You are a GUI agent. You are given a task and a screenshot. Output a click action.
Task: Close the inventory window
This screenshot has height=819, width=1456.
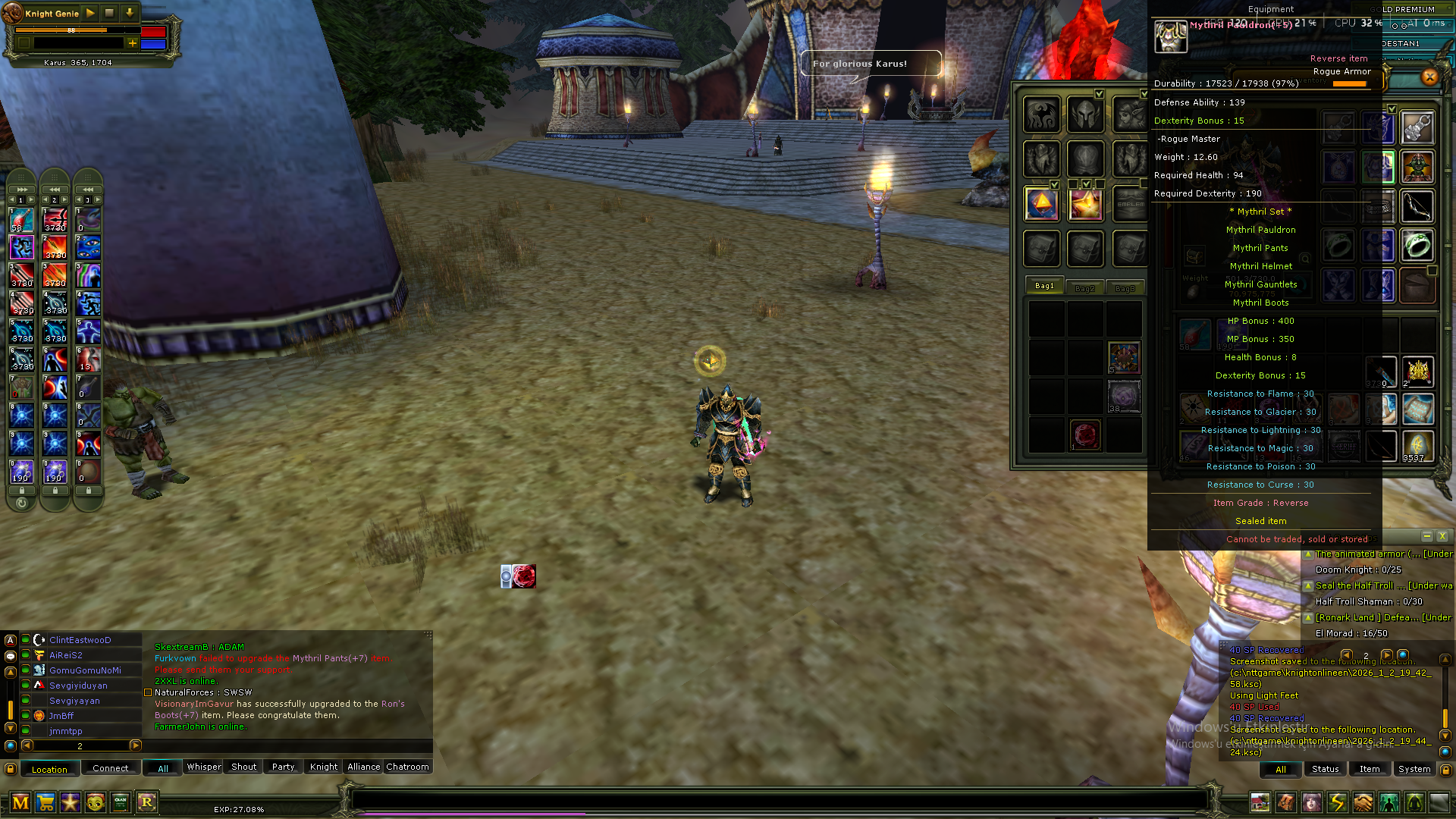1429,77
